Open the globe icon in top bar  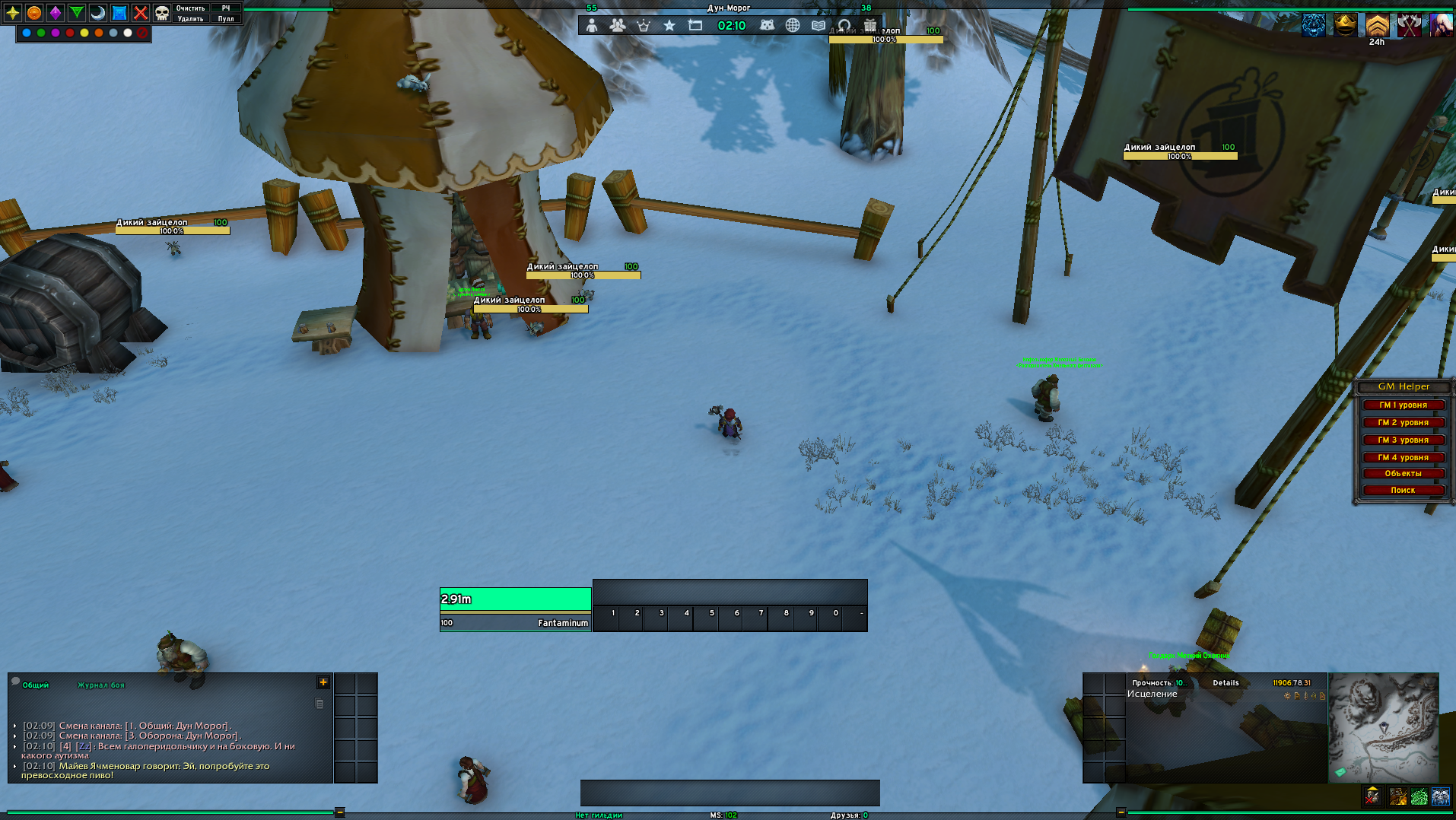[793, 25]
